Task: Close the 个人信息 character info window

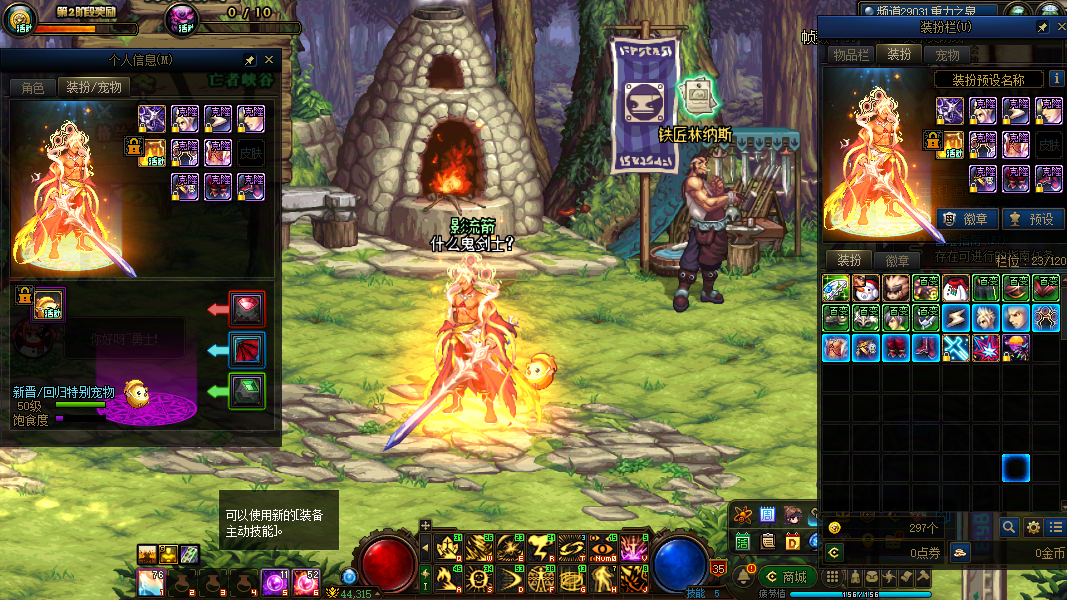Action: 269,60
